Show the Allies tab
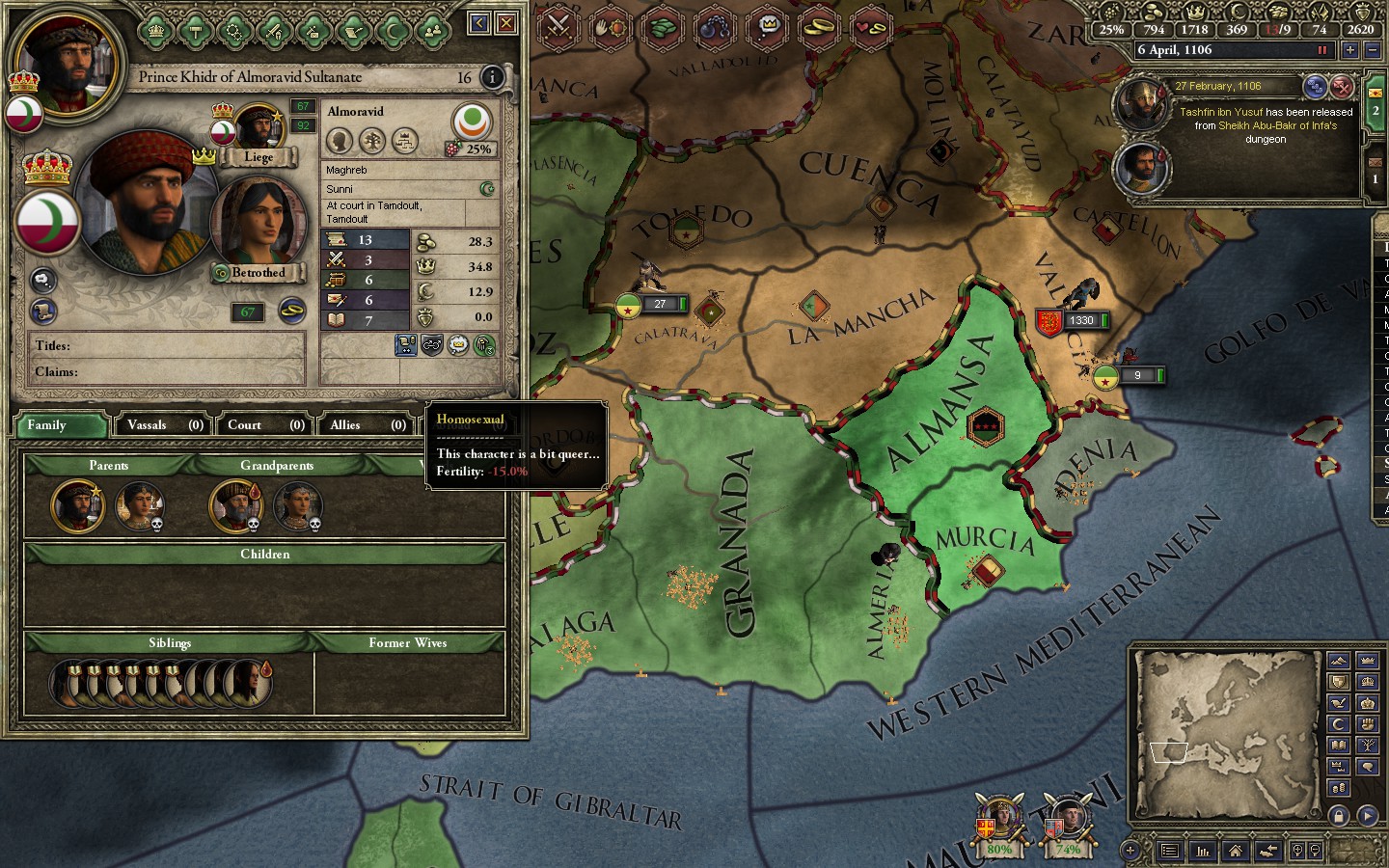This screenshot has width=1389, height=868. point(368,424)
